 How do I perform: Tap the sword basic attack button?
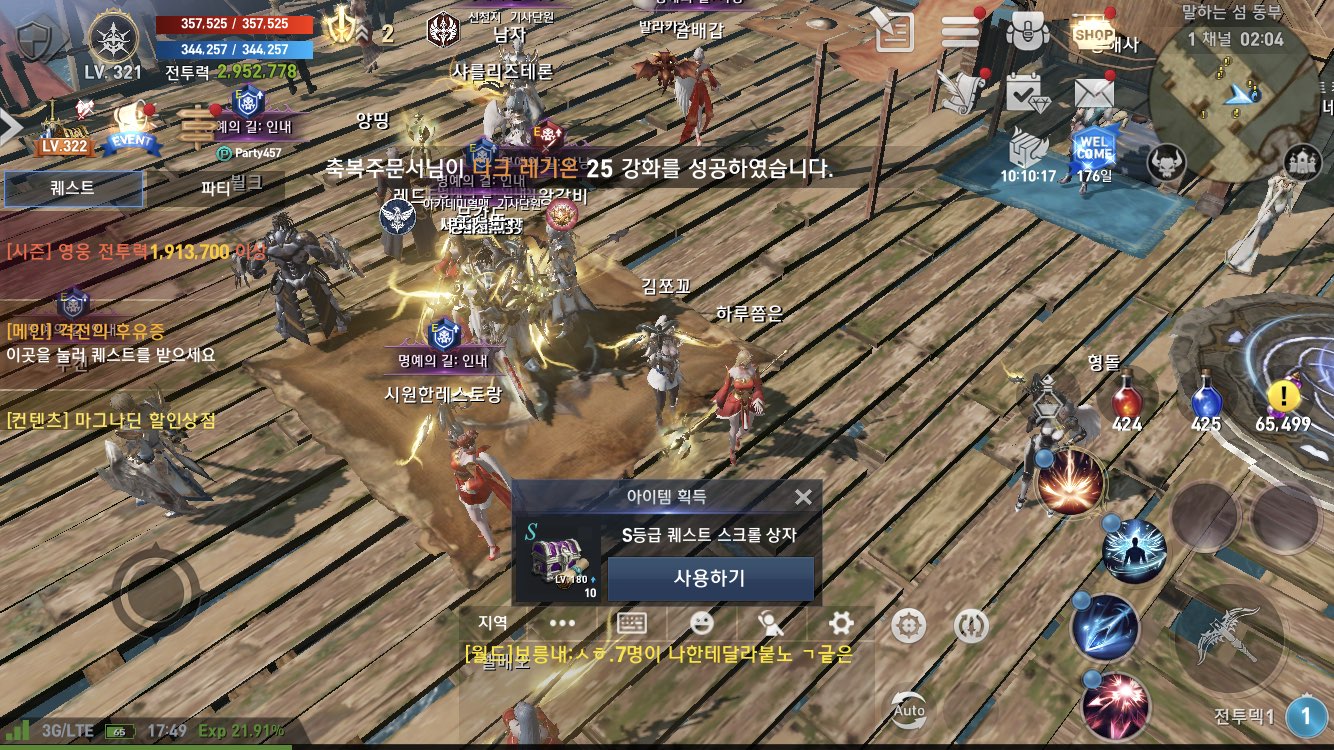tap(1229, 638)
